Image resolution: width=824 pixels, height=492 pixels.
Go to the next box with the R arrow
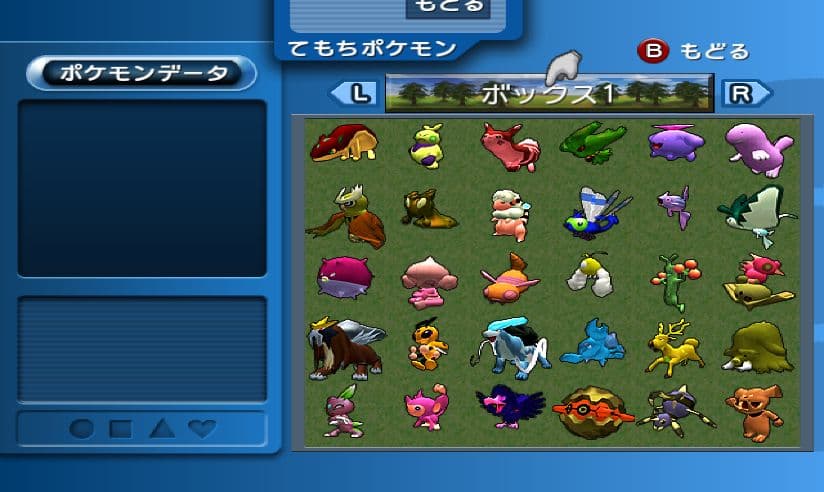coord(745,94)
